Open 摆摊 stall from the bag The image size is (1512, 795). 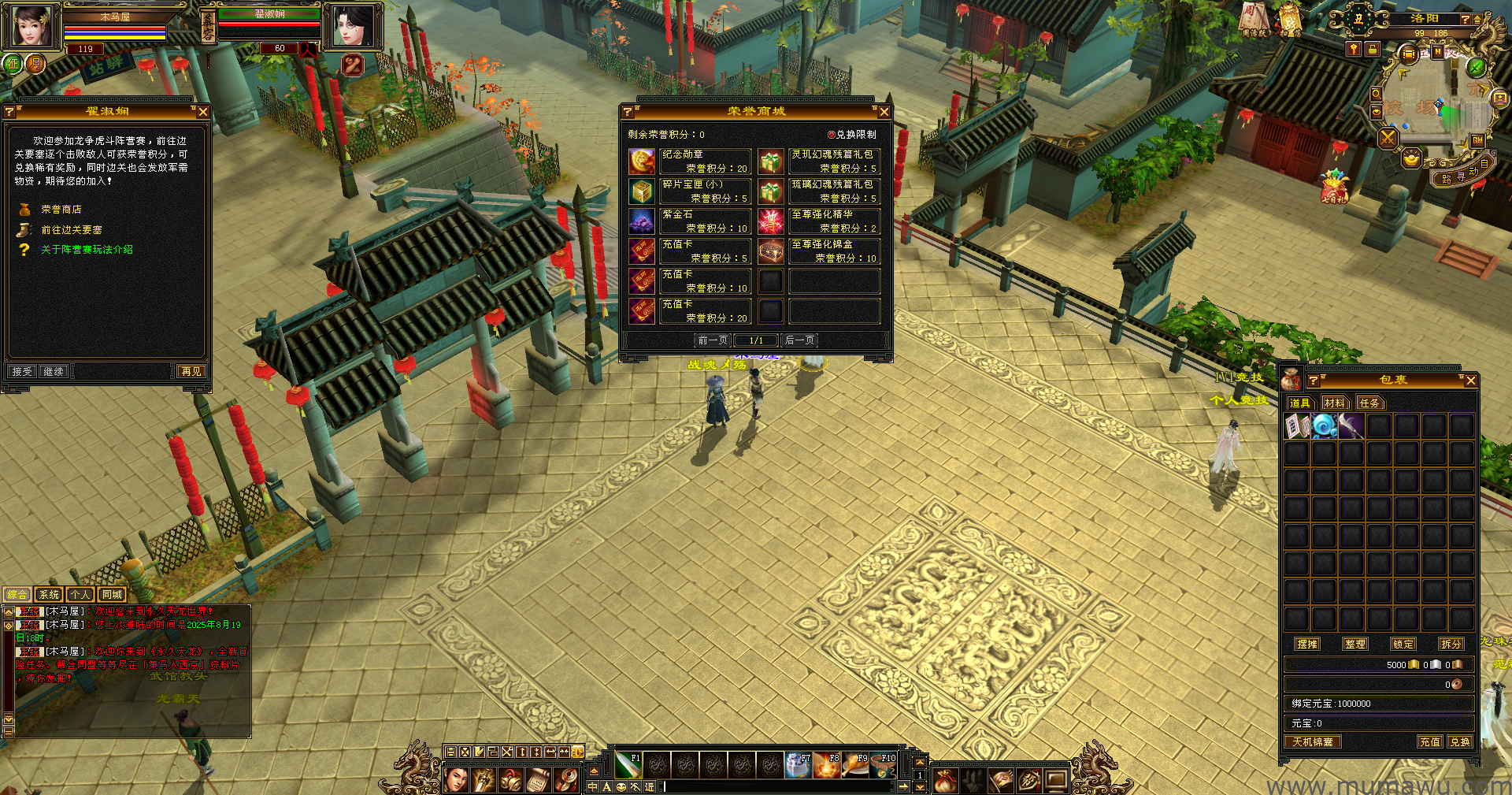point(1307,644)
